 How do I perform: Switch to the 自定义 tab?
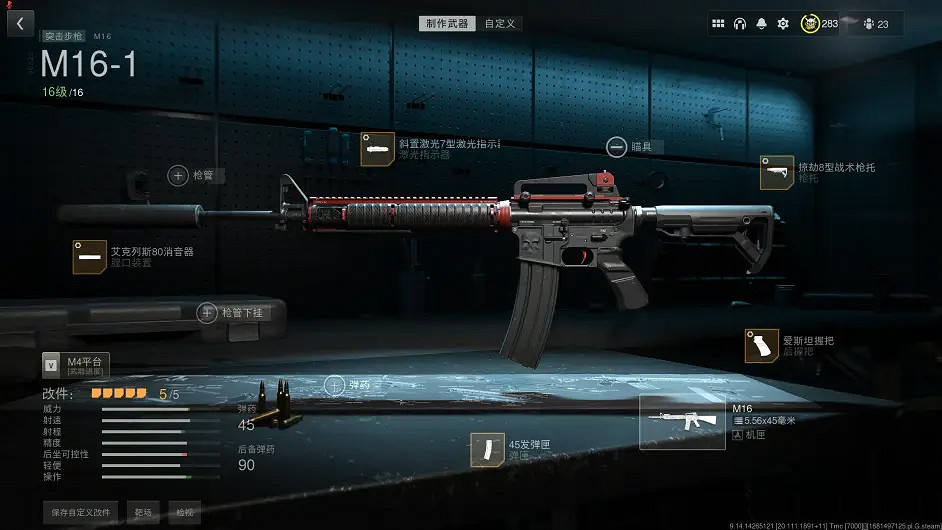click(500, 23)
